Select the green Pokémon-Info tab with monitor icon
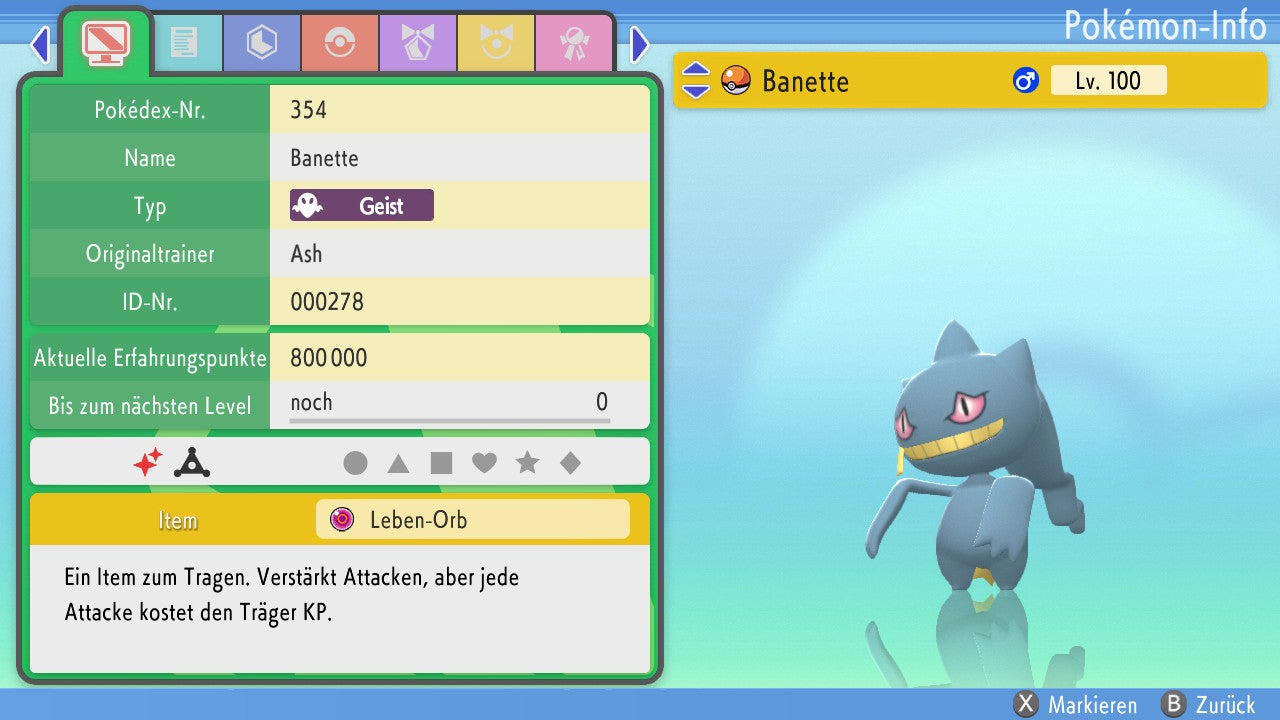 (106, 41)
